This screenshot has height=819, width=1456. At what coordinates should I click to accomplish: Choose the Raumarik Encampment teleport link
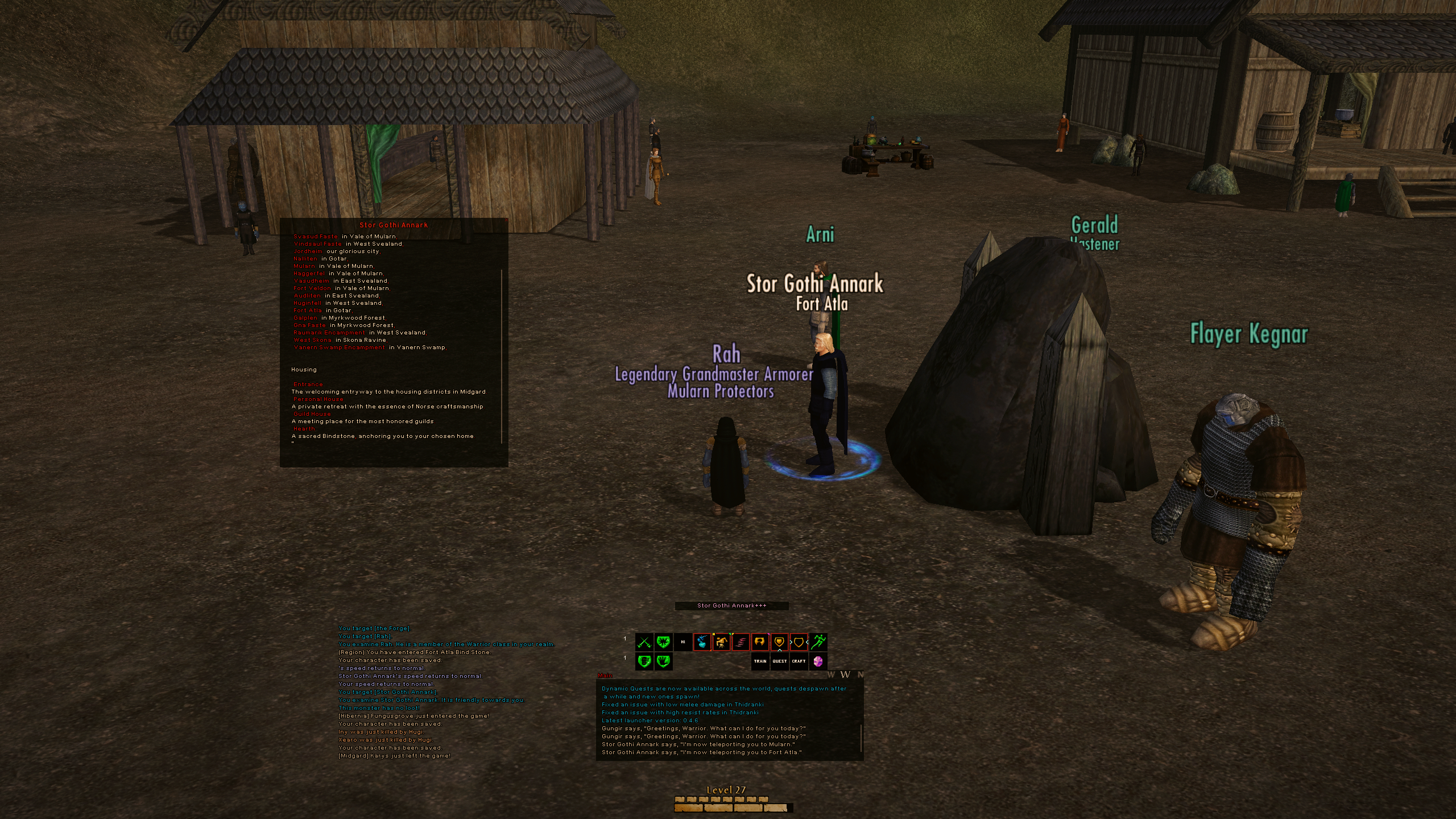(329, 333)
